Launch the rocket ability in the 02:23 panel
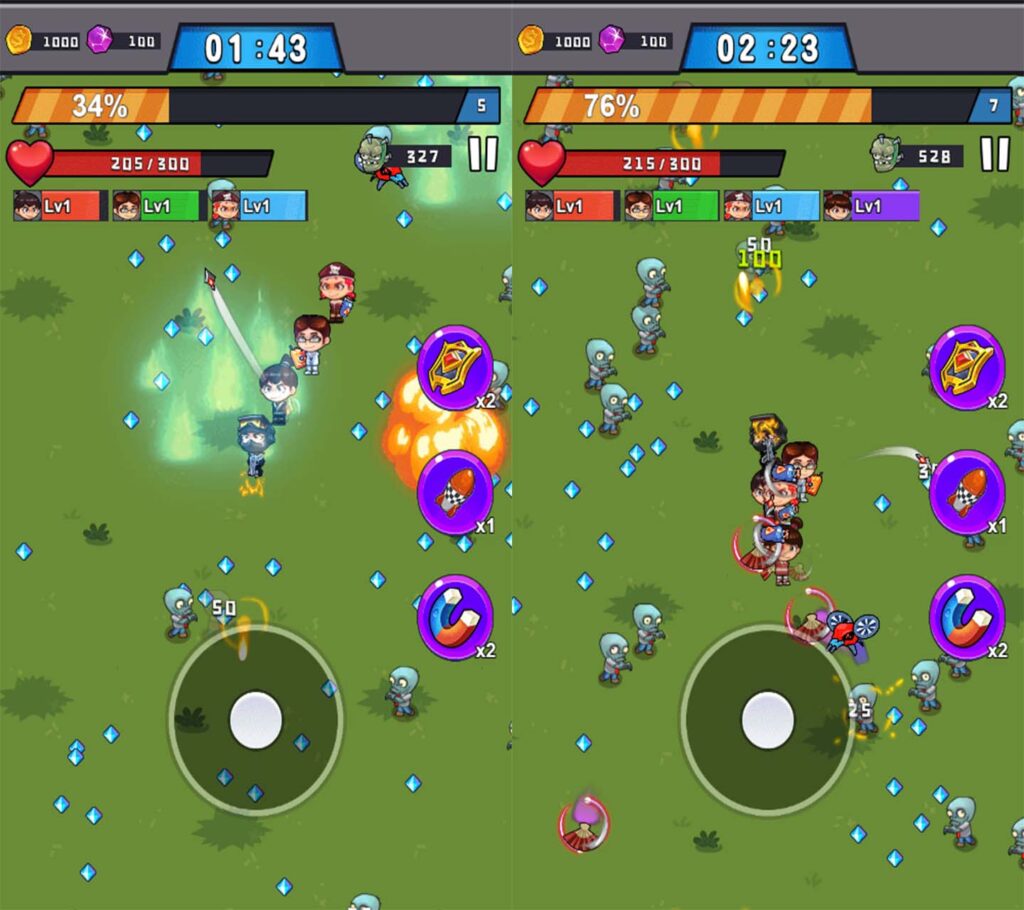The height and width of the screenshot is (910, 1024). (967, 492)
